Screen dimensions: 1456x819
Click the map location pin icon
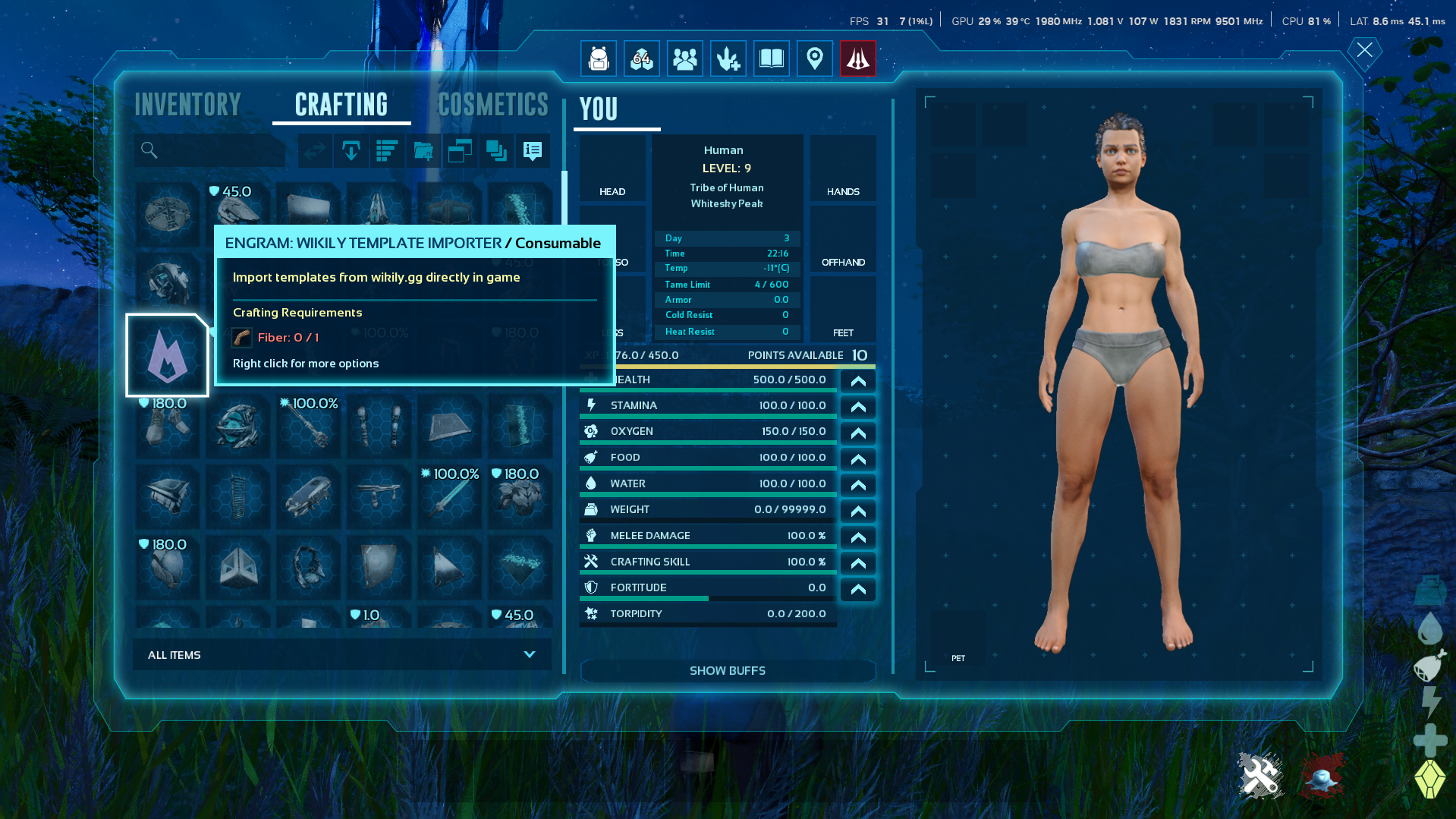pos(814,58)
